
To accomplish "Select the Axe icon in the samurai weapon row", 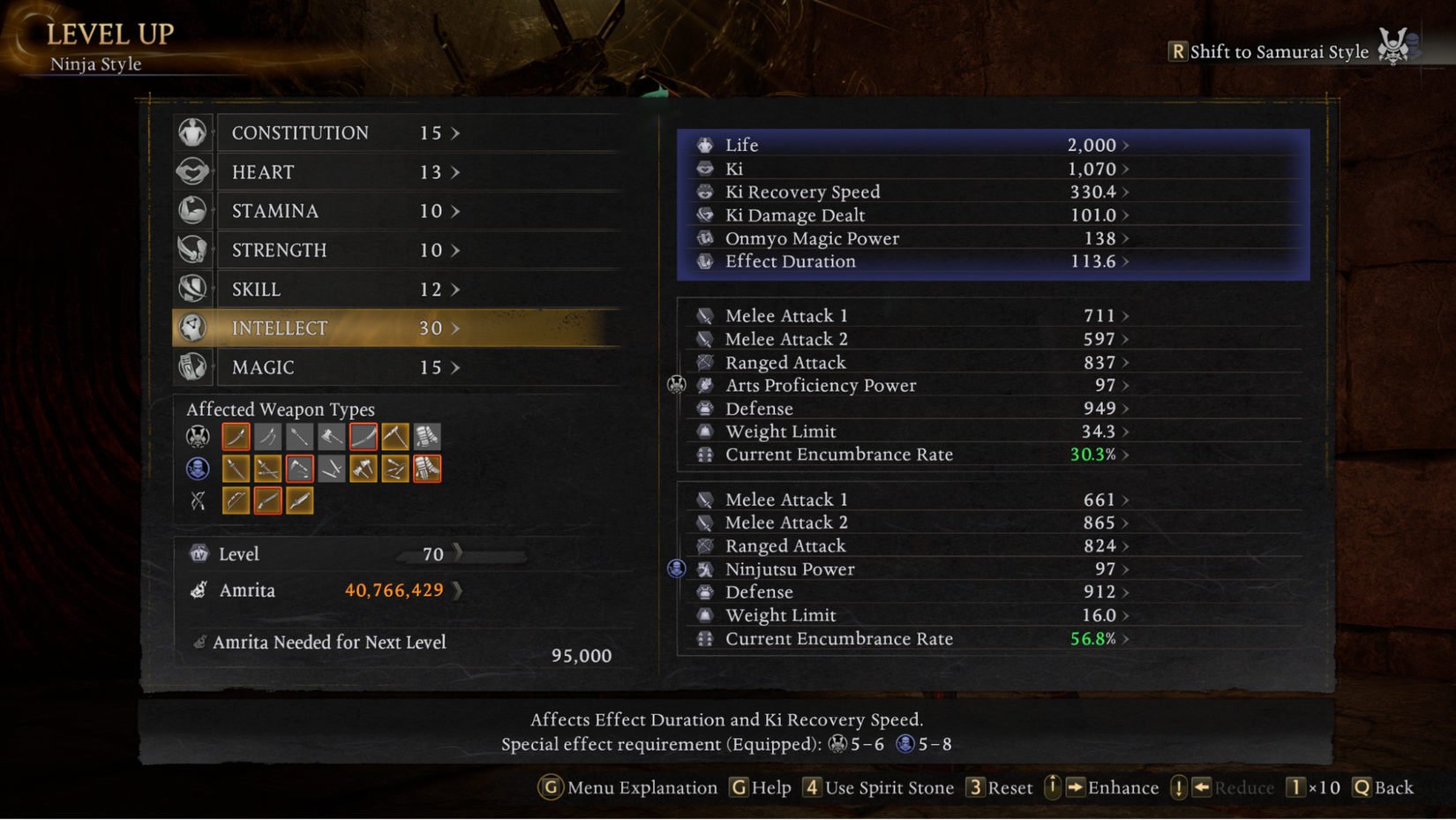I will [331, 436].
